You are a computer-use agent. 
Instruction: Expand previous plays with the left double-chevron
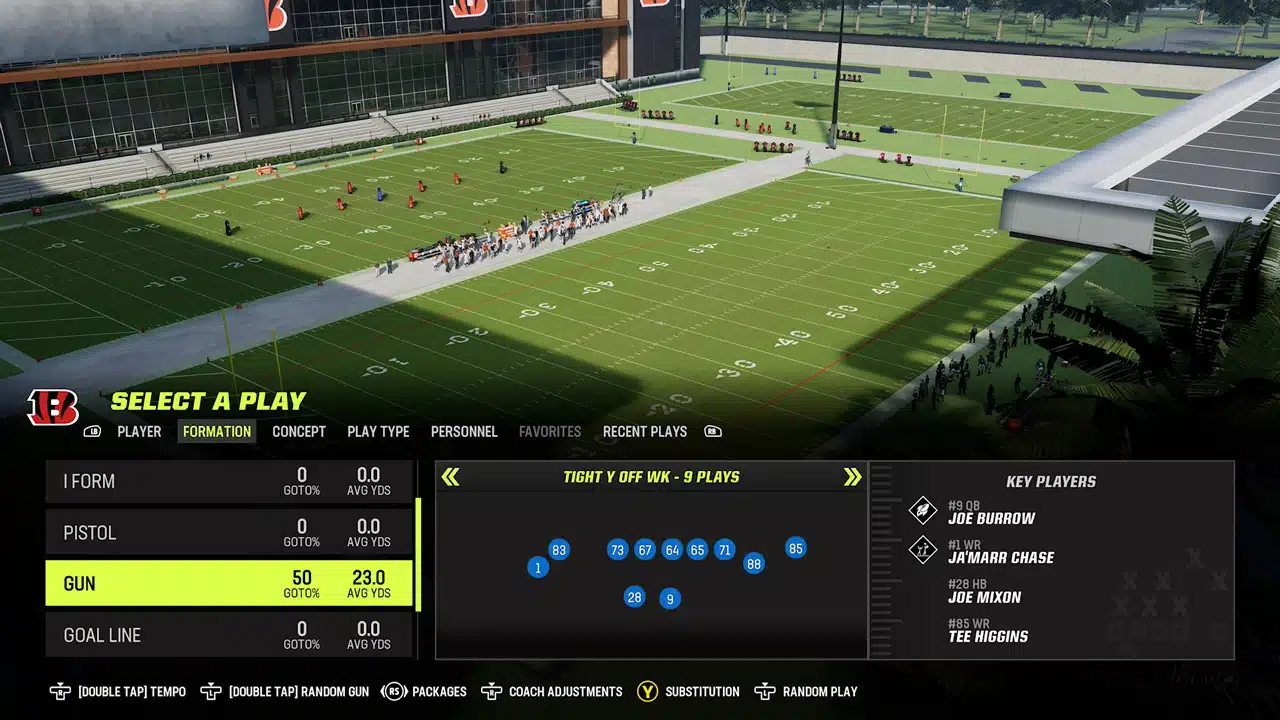(x=450, y=477)
